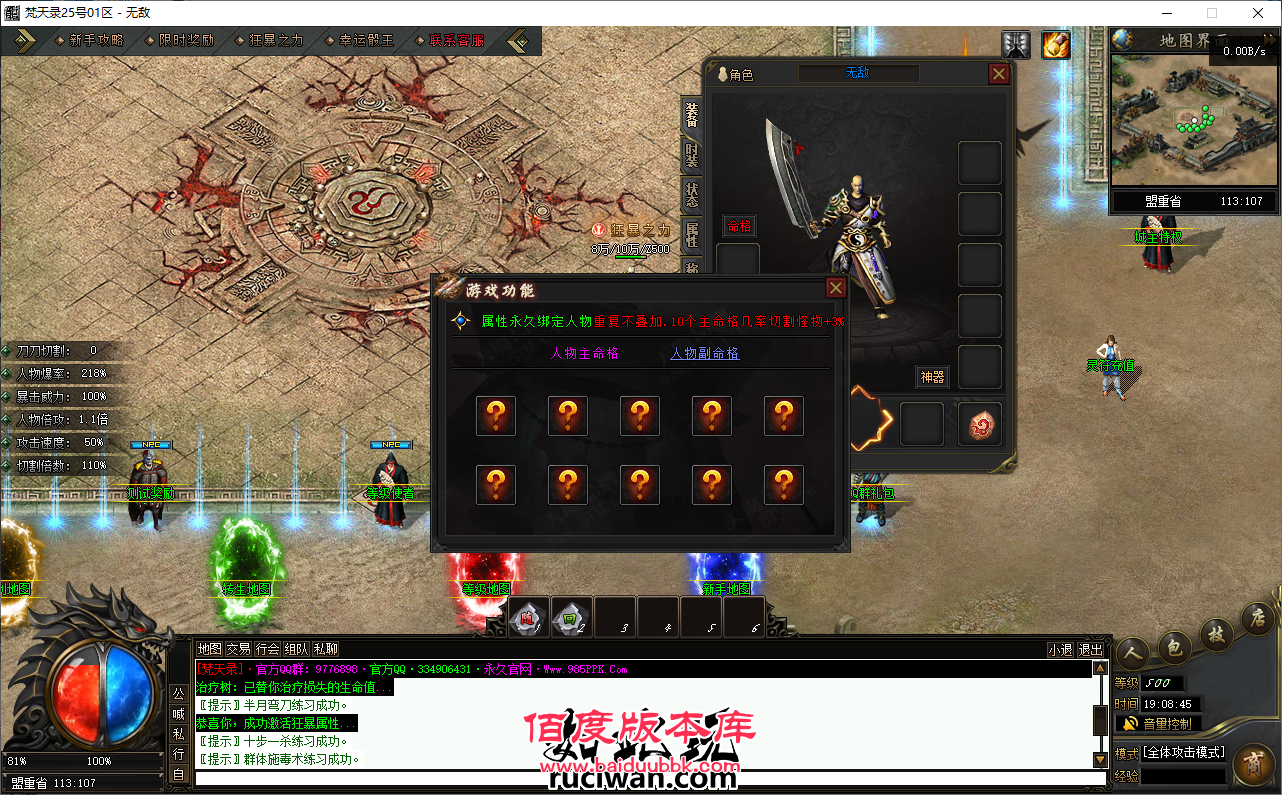This screenshot has height=795, width=1282.
Task: Click the gold ingot icon beside the minimap
Action: point(1056,45)
